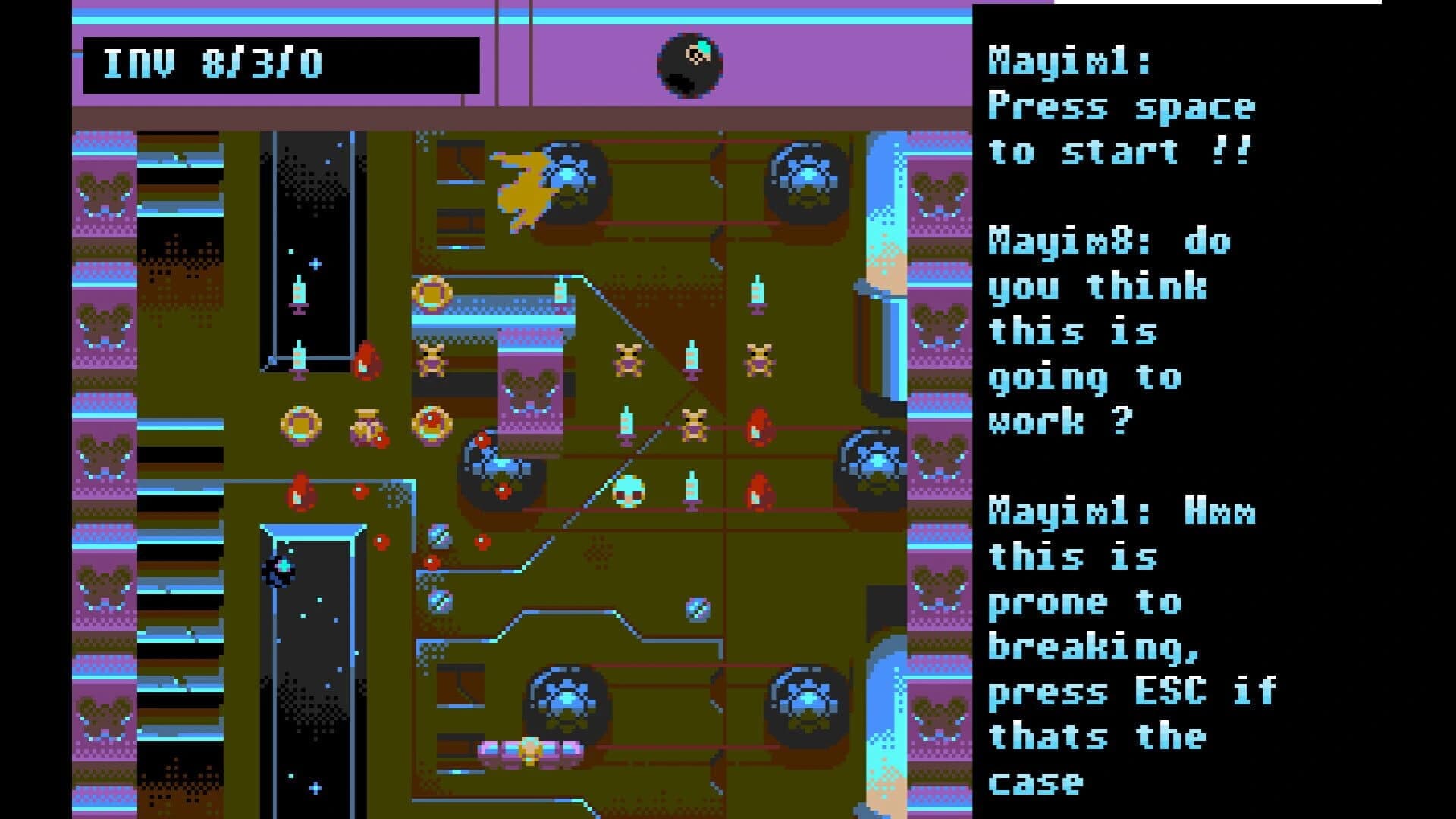Click the 8-ball orb at the top
This screenshot has height=819, width=1456.
coord(690,64)
